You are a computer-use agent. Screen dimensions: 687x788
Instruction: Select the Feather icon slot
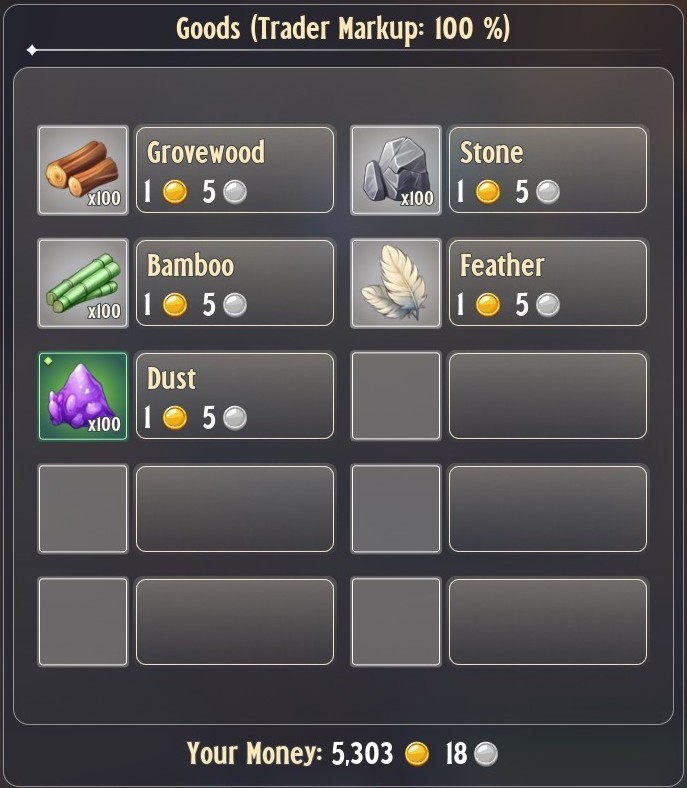(396, 283)
